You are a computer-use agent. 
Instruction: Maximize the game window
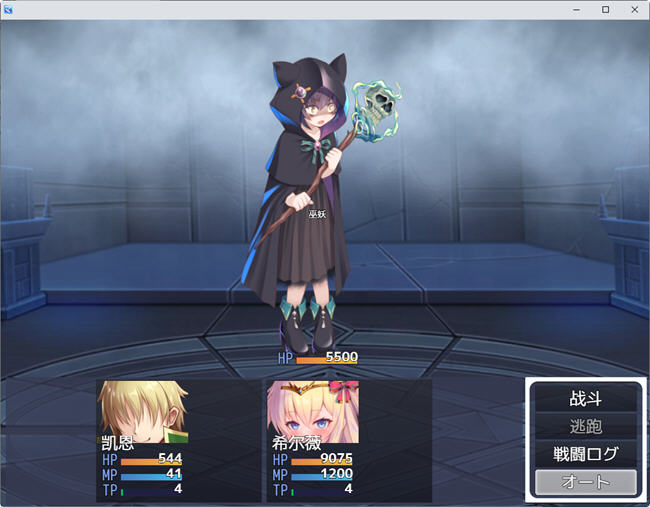(x=605, y=9)
